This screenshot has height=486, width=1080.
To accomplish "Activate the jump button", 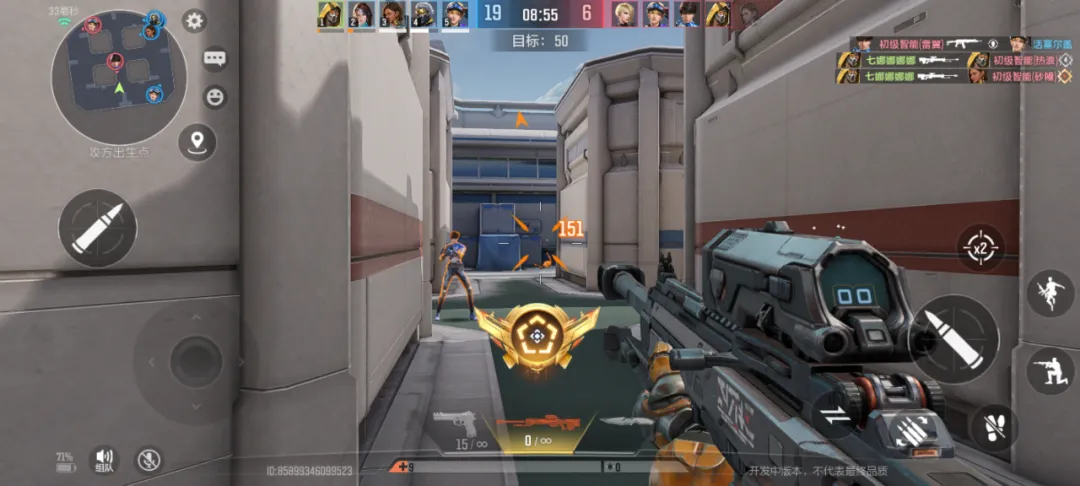I will [x=1050, y=293].
